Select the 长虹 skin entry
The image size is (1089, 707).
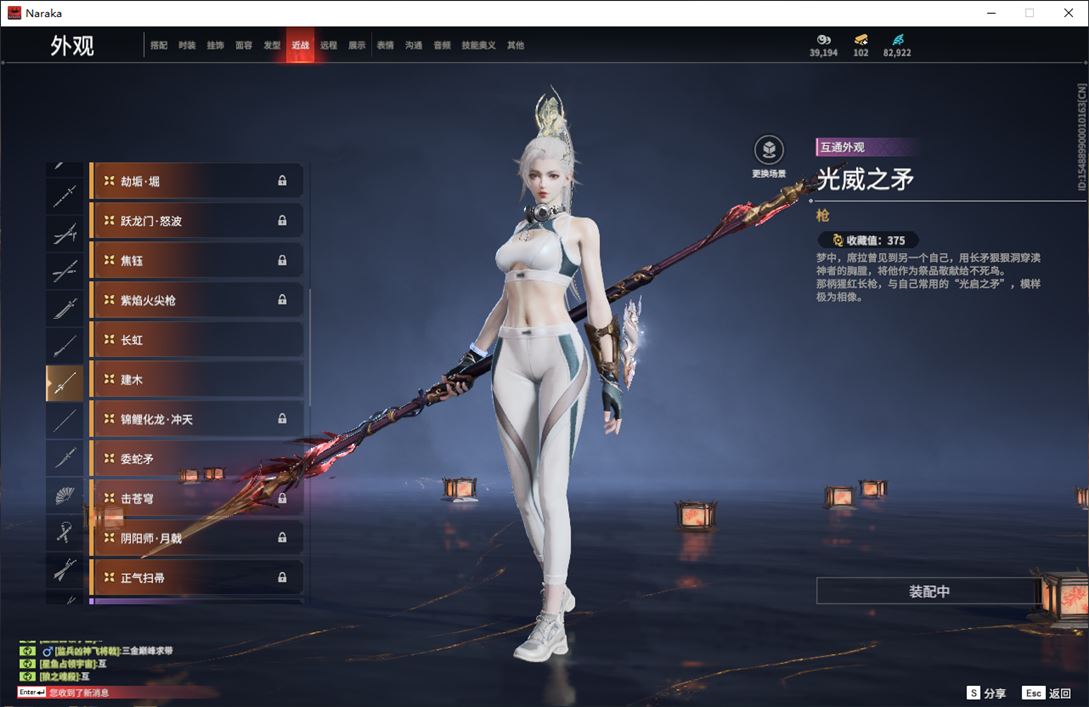pos(196,340)
